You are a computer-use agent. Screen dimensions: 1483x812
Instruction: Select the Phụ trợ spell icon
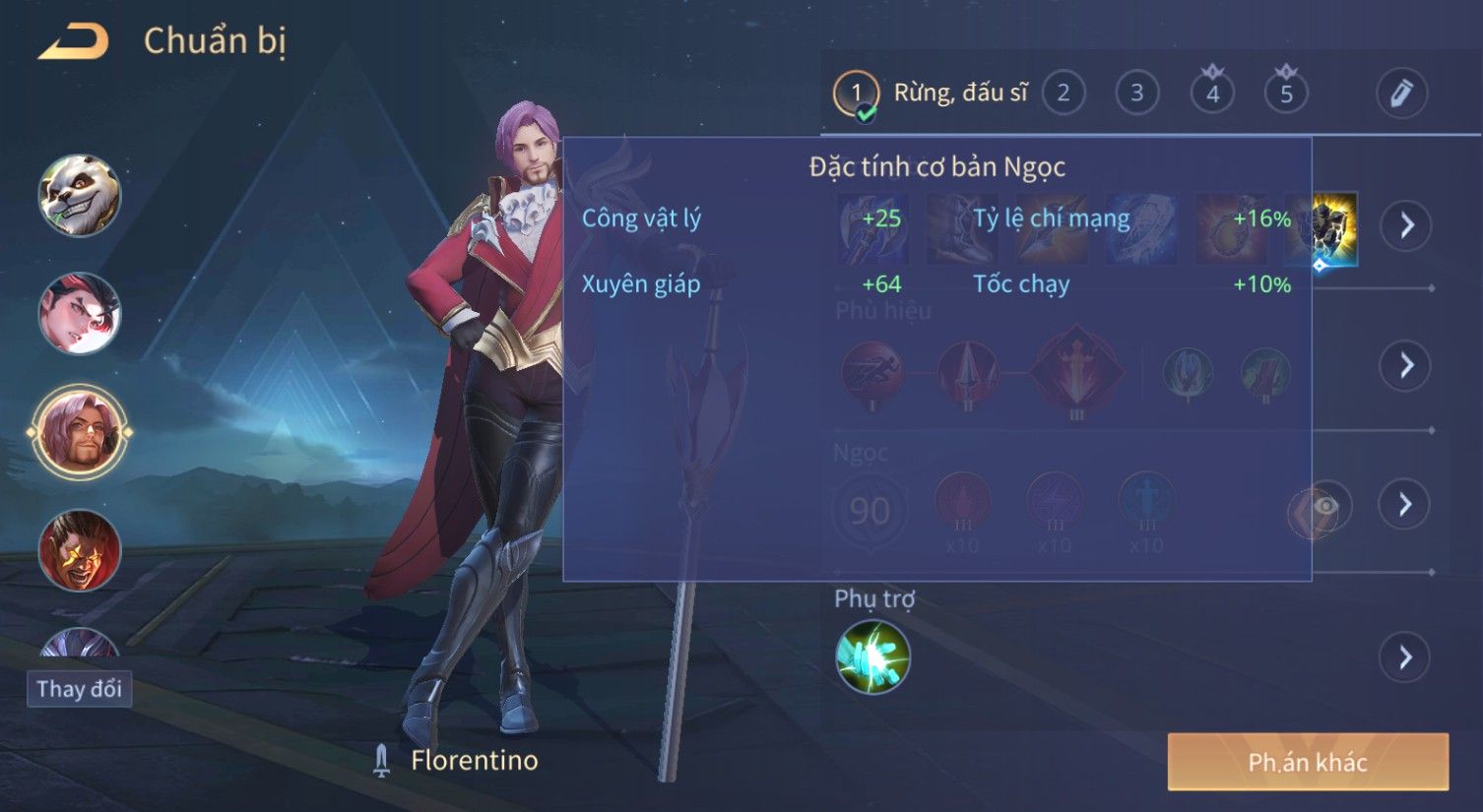click(872, 656)
